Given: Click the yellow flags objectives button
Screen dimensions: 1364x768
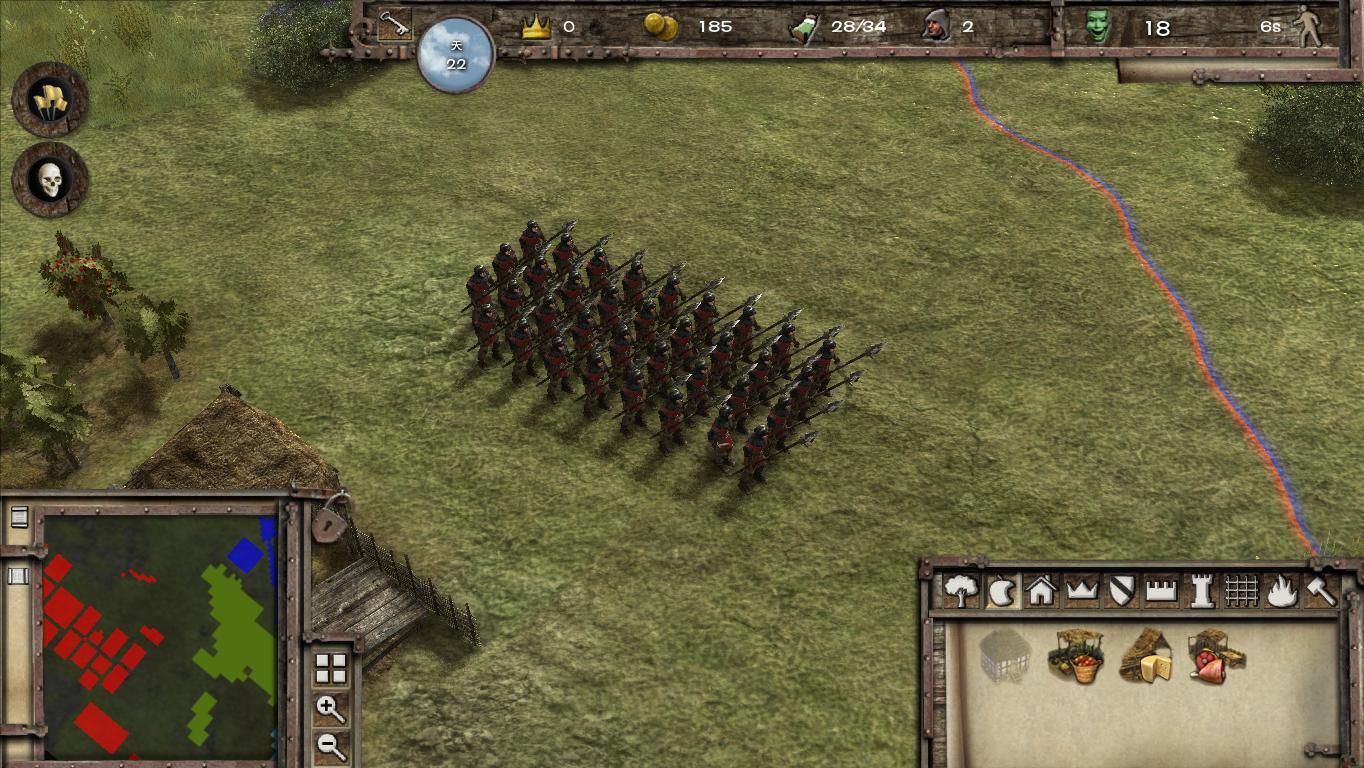Looking at the screenshot, I should coord(50,100).
